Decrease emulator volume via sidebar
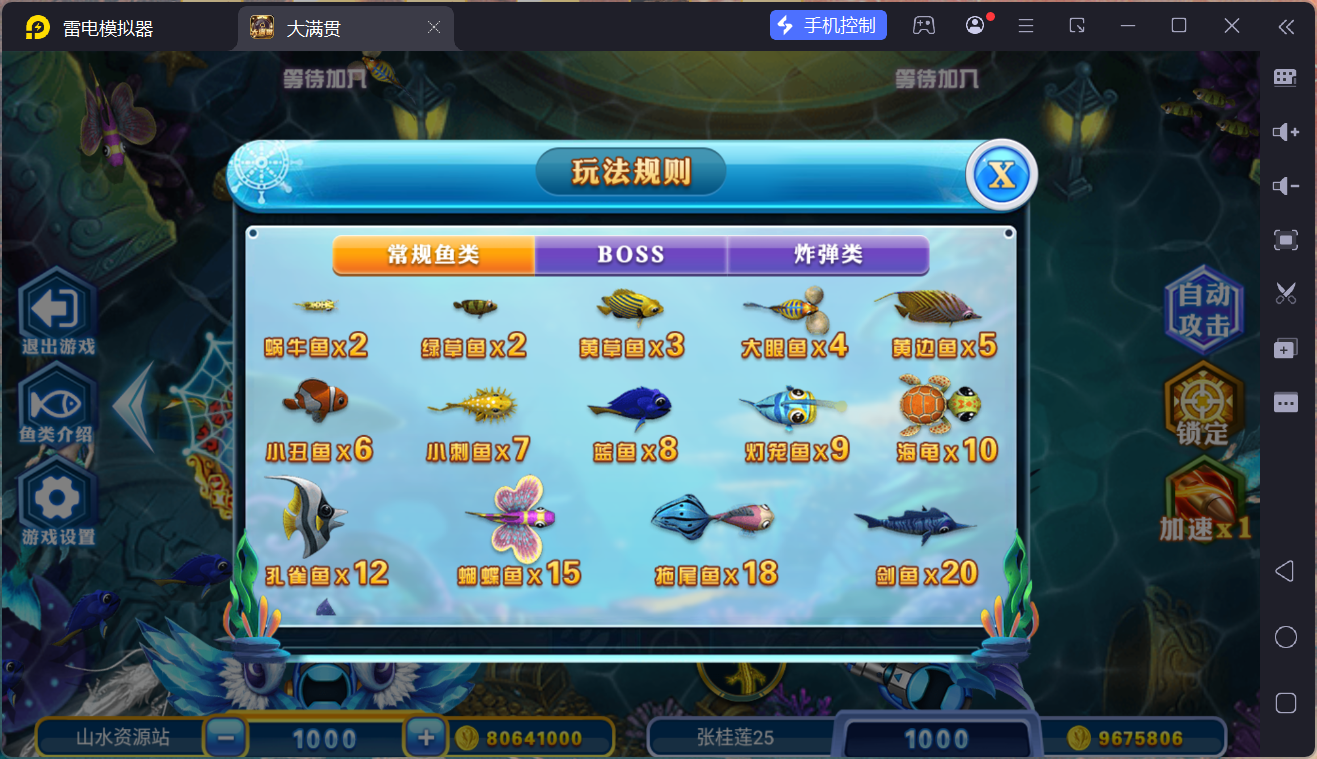 [1285, 185]
